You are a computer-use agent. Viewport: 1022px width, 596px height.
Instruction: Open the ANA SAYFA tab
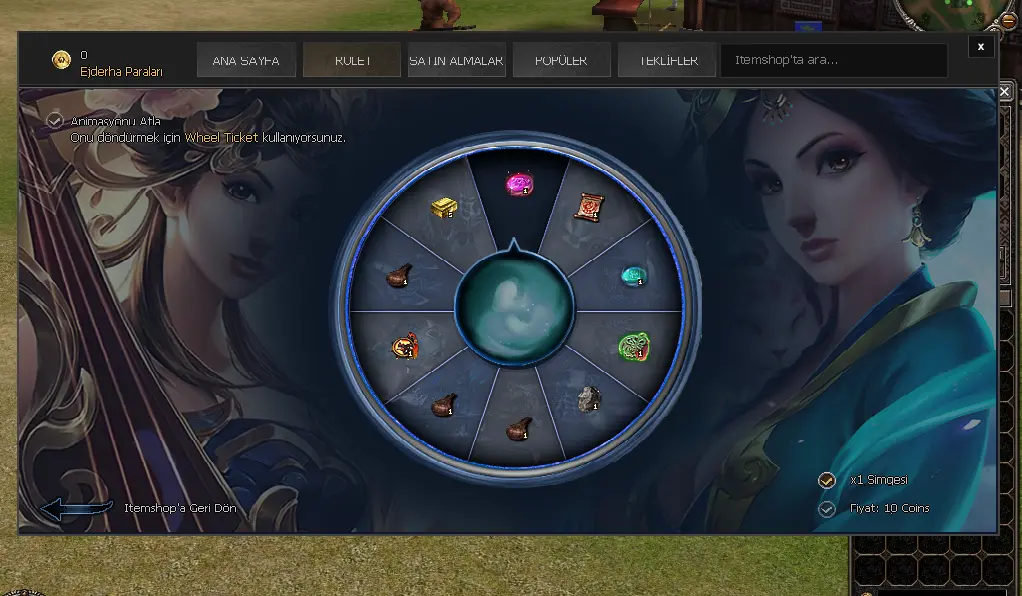point(245,60)
